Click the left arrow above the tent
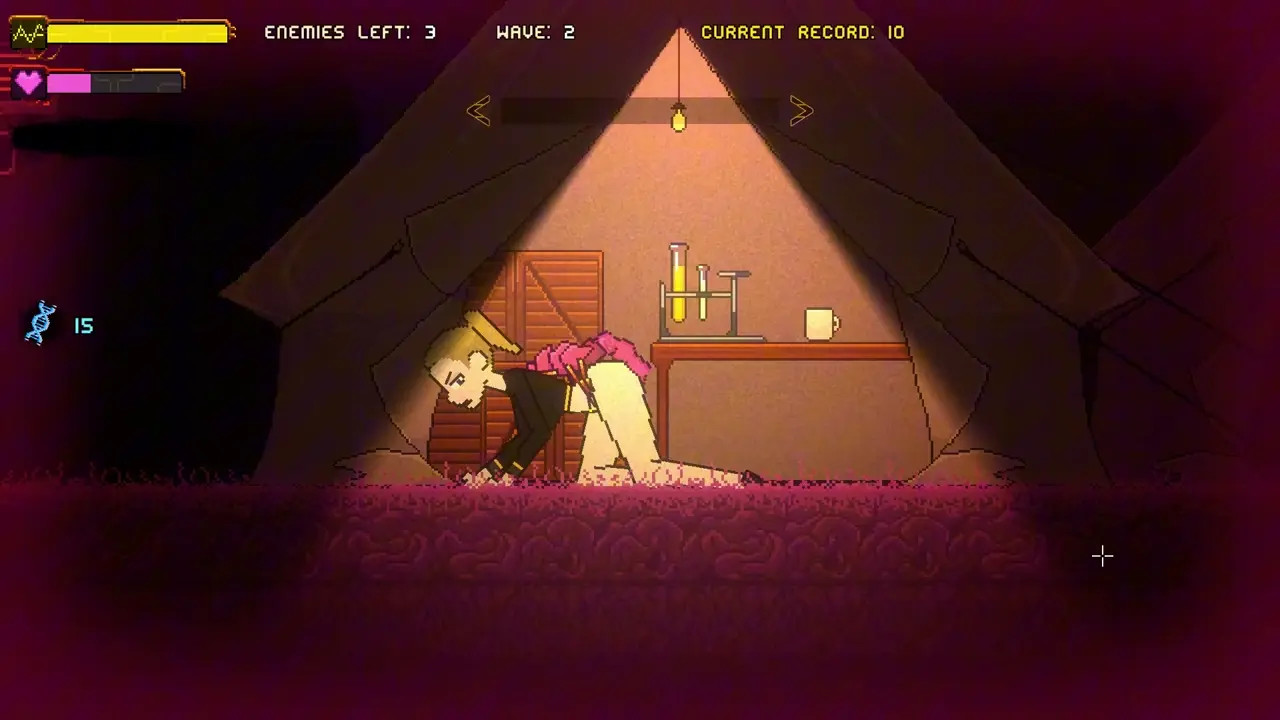The height and width of the screenshot is (720, 1280). click(x=478, y=111)
